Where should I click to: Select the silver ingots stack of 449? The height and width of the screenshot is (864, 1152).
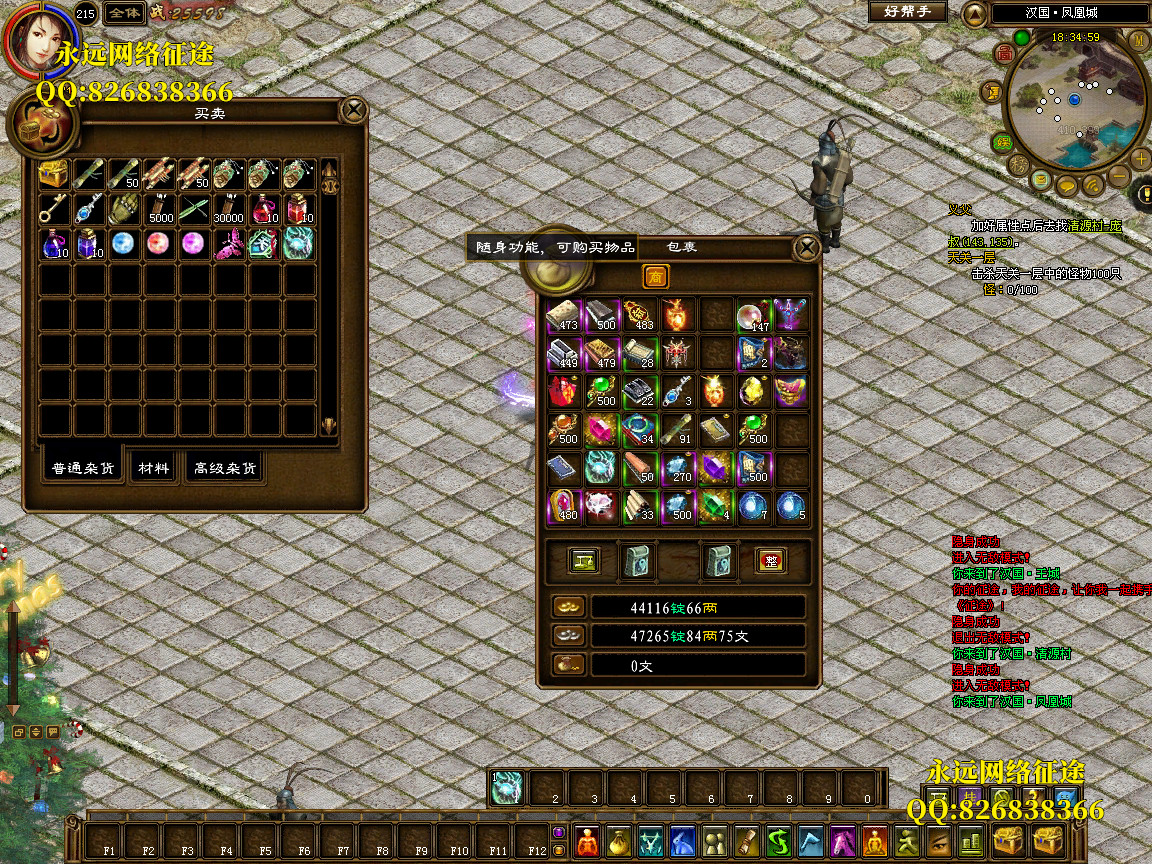tap(564, 352)
